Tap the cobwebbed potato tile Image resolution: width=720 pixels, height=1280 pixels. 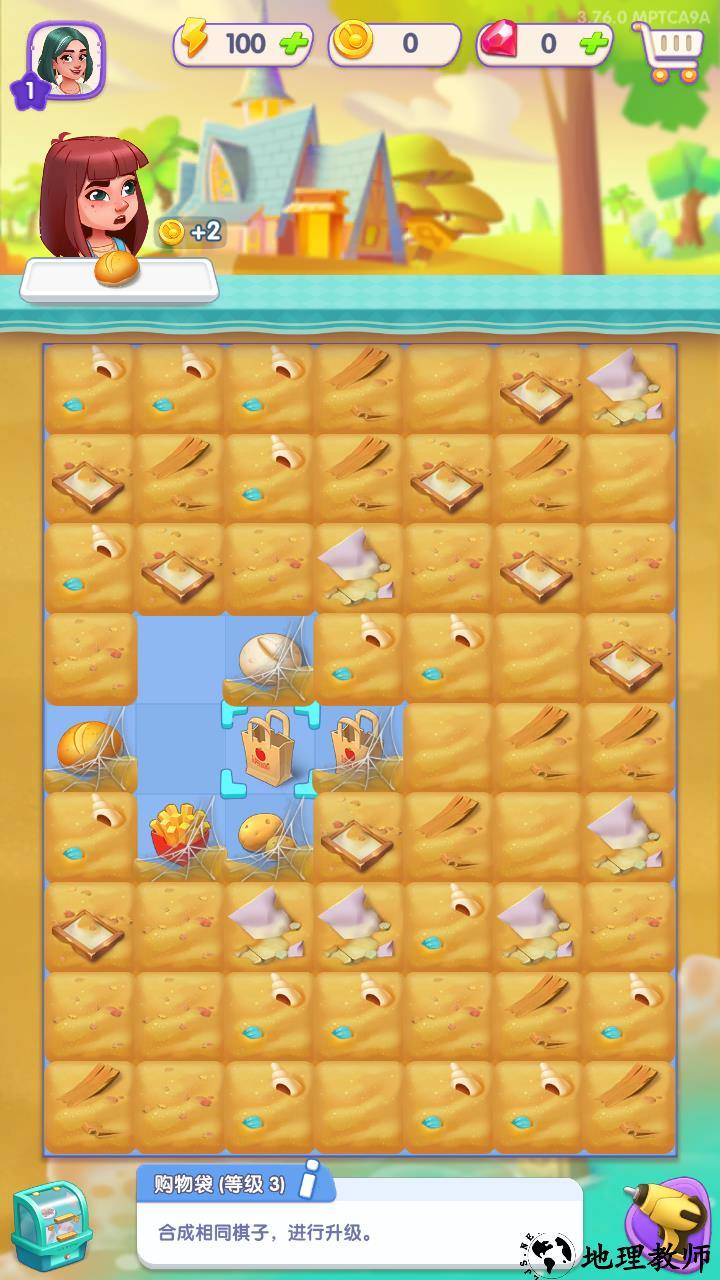(267, 835)
